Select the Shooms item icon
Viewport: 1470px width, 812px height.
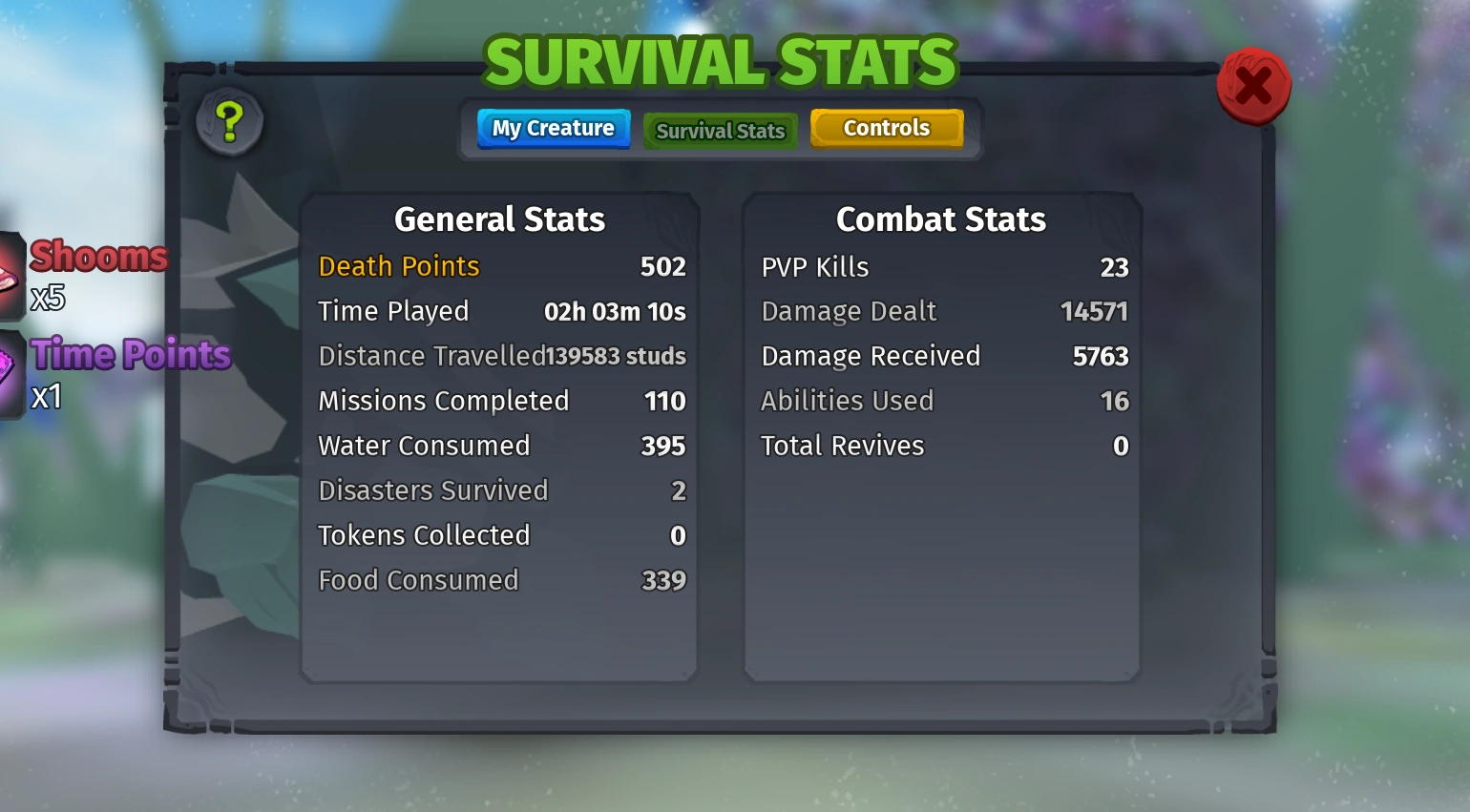10,277
